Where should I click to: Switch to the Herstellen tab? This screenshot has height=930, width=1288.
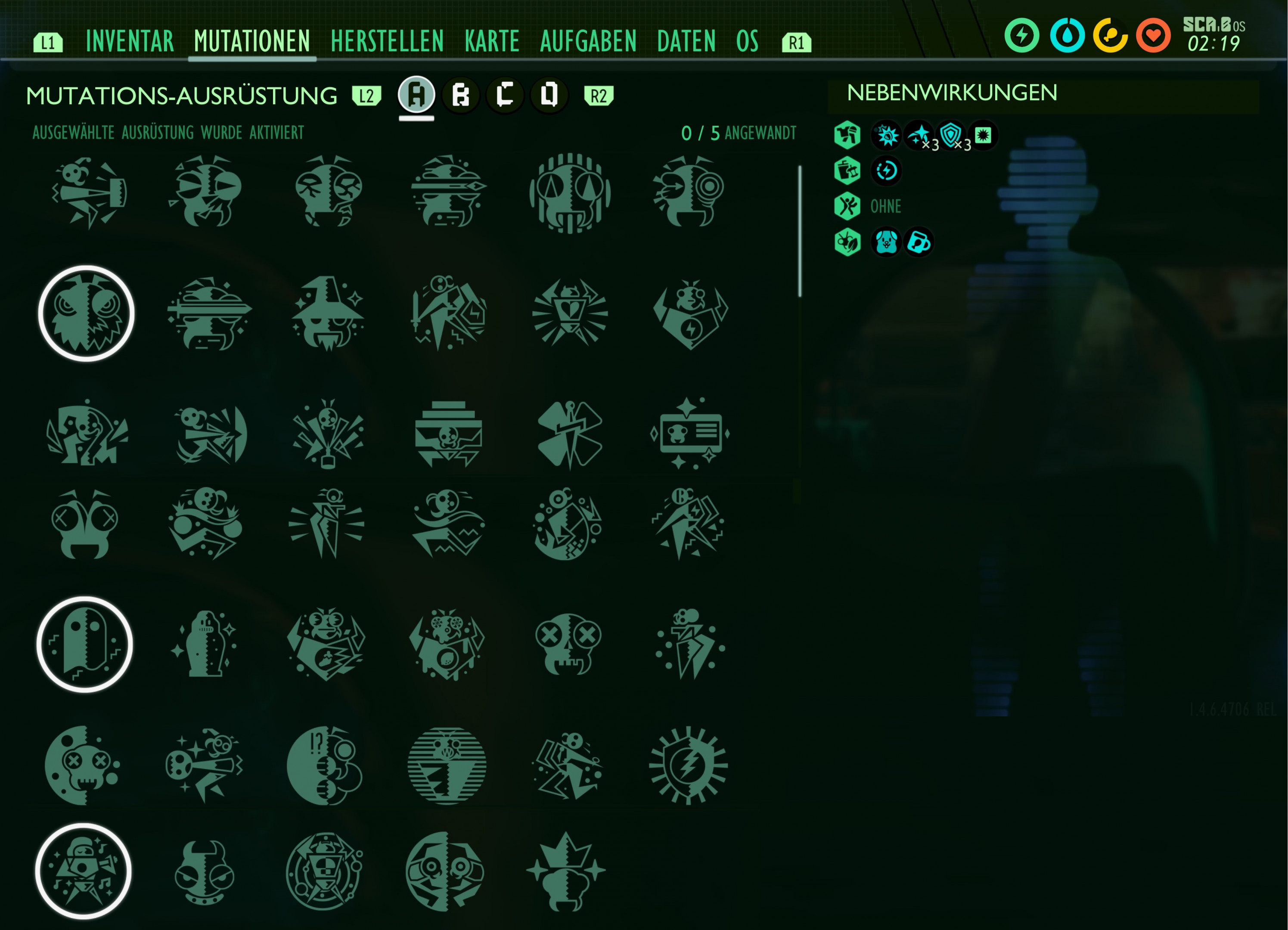[387, 41]
